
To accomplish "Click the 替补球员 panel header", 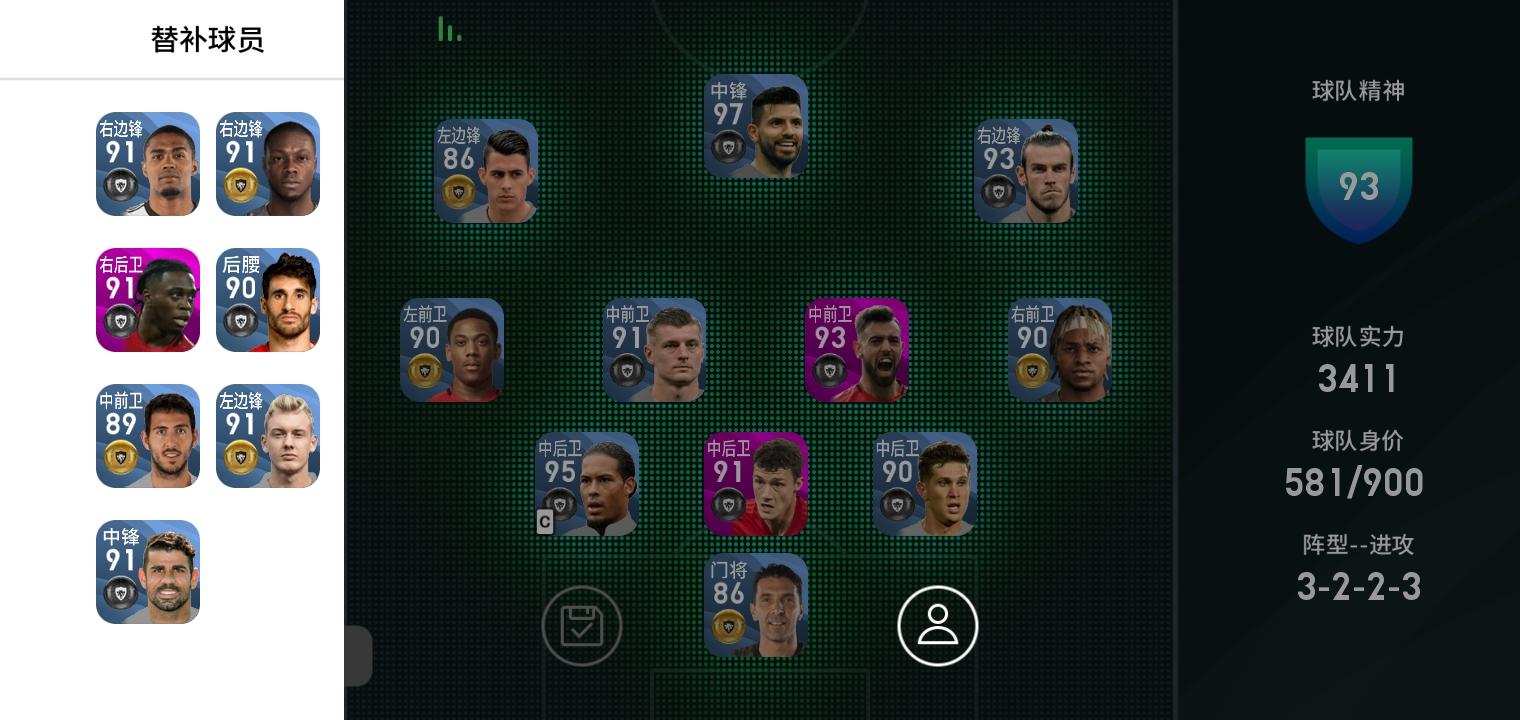I will (x=207, y=39).
